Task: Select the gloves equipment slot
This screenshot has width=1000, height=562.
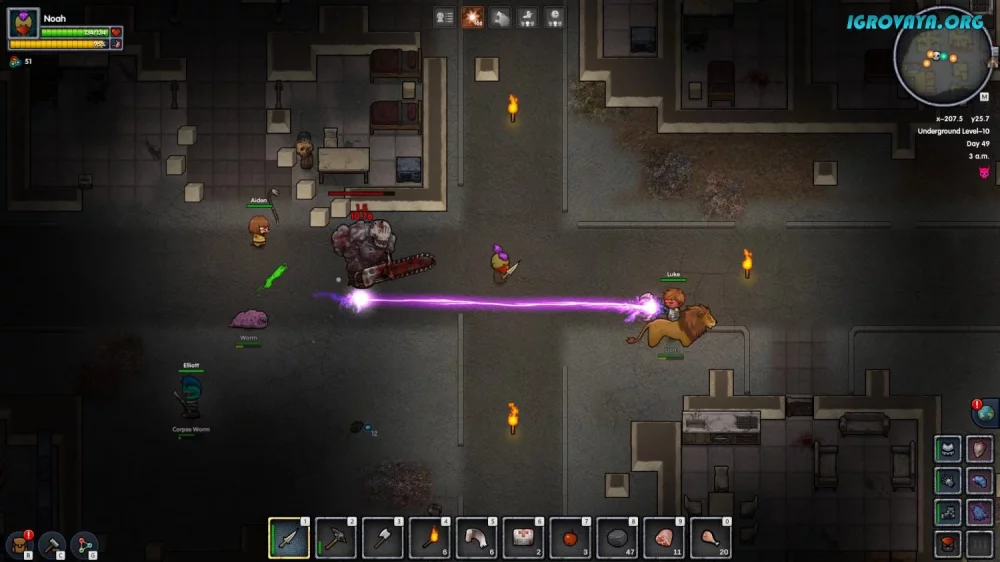Action: pos(949,481)
